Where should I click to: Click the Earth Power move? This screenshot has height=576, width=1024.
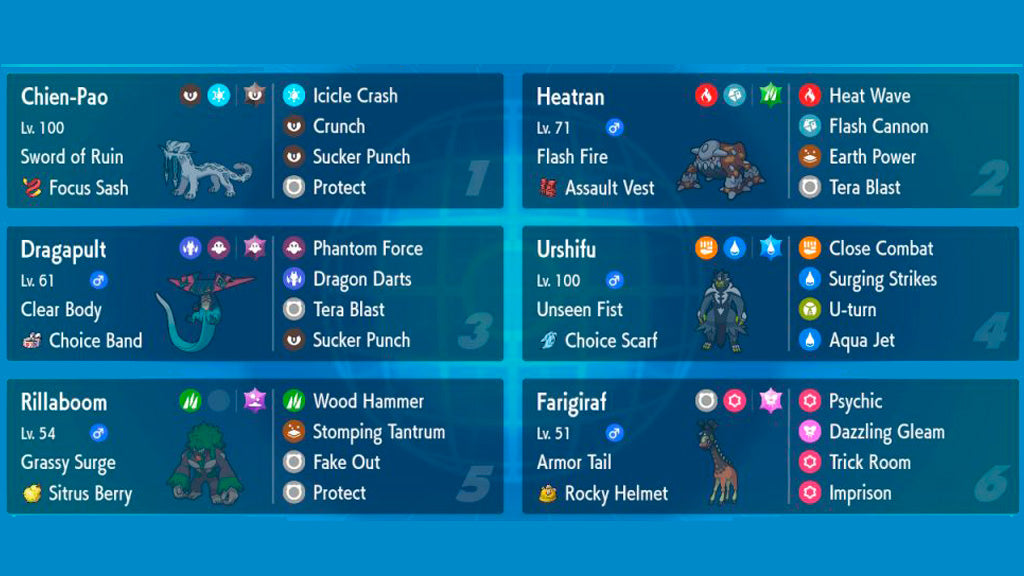pyautogui.click(x=871, y=157)
